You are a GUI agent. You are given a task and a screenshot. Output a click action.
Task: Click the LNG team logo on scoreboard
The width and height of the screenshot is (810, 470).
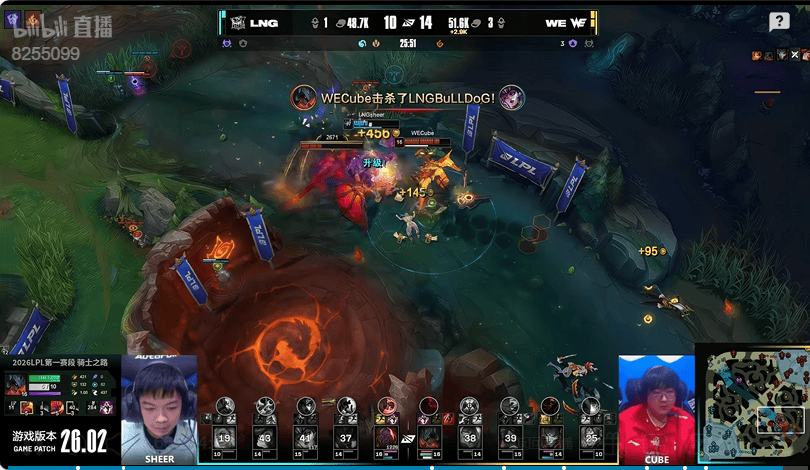tap(236, 22)
